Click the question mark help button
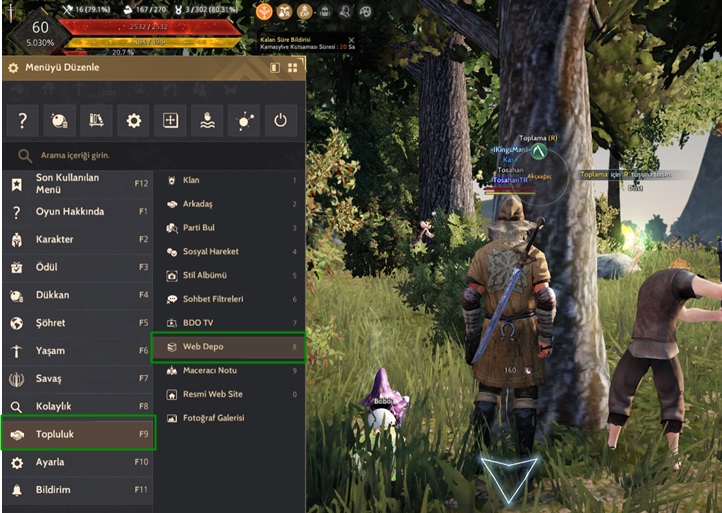Screen dimensions: 722x513 (23, 121)
